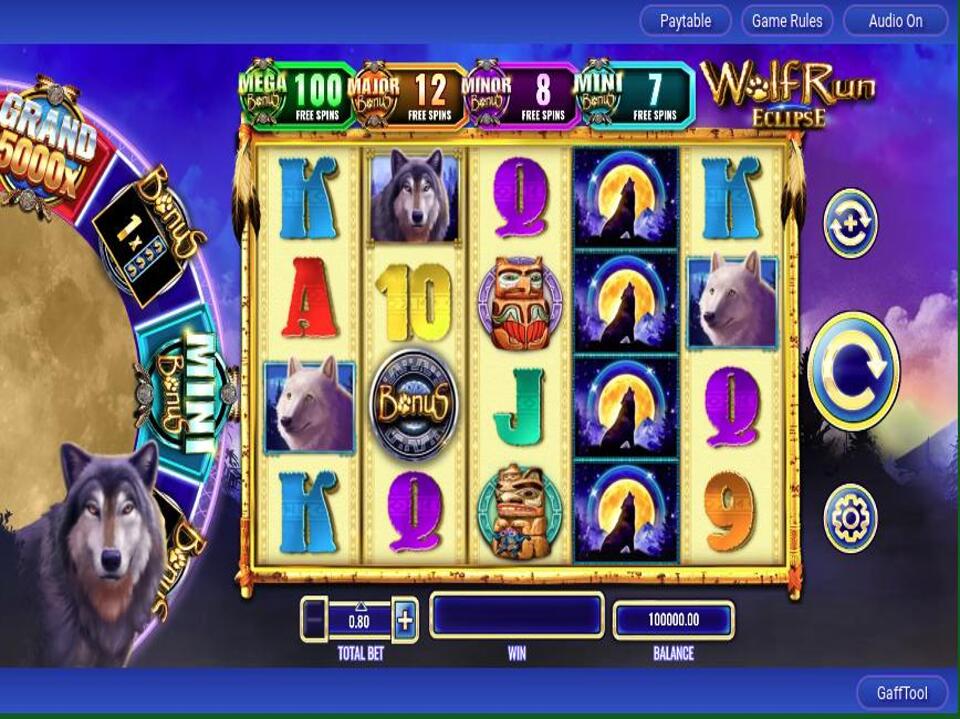The width and height of the screenshot is (960, 719).
Task: Increase total bet with the plus button
Action: 405,620
